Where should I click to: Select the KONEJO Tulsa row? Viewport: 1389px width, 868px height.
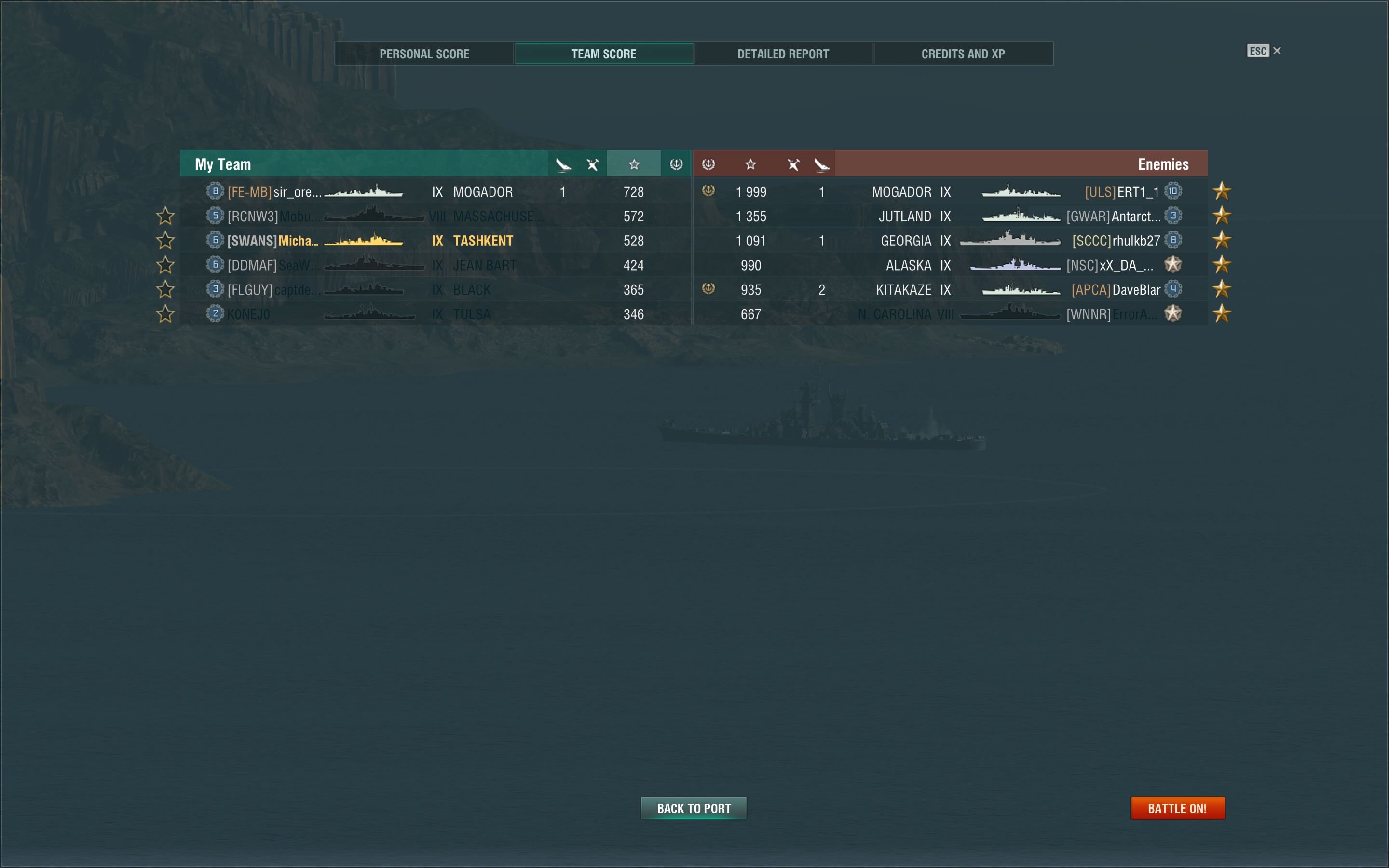pos(435,314)
